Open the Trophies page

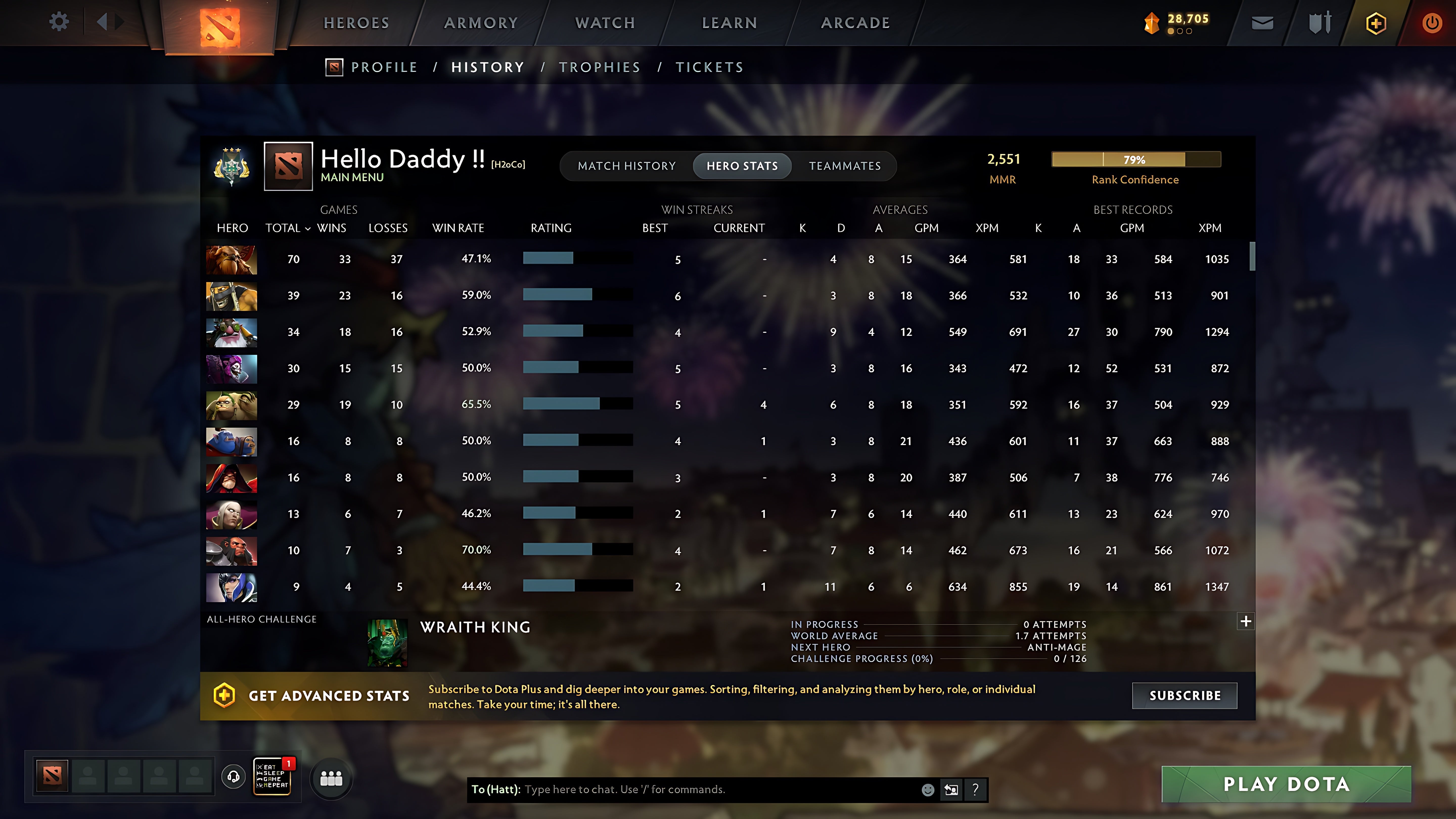(600, 67)
